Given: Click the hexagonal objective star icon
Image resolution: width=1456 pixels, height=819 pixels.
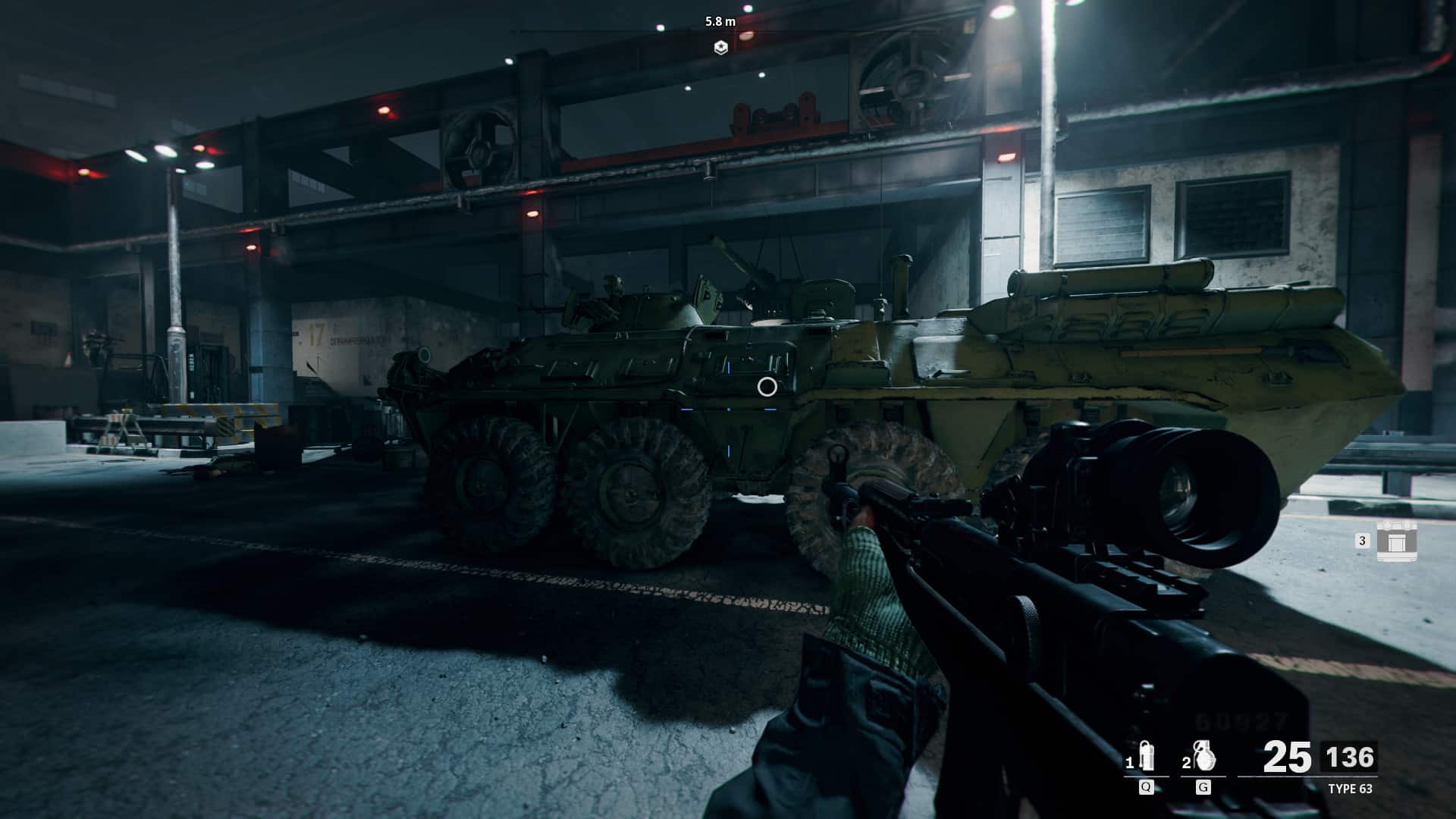Looking at the screenshot, I should coord(721,47).
